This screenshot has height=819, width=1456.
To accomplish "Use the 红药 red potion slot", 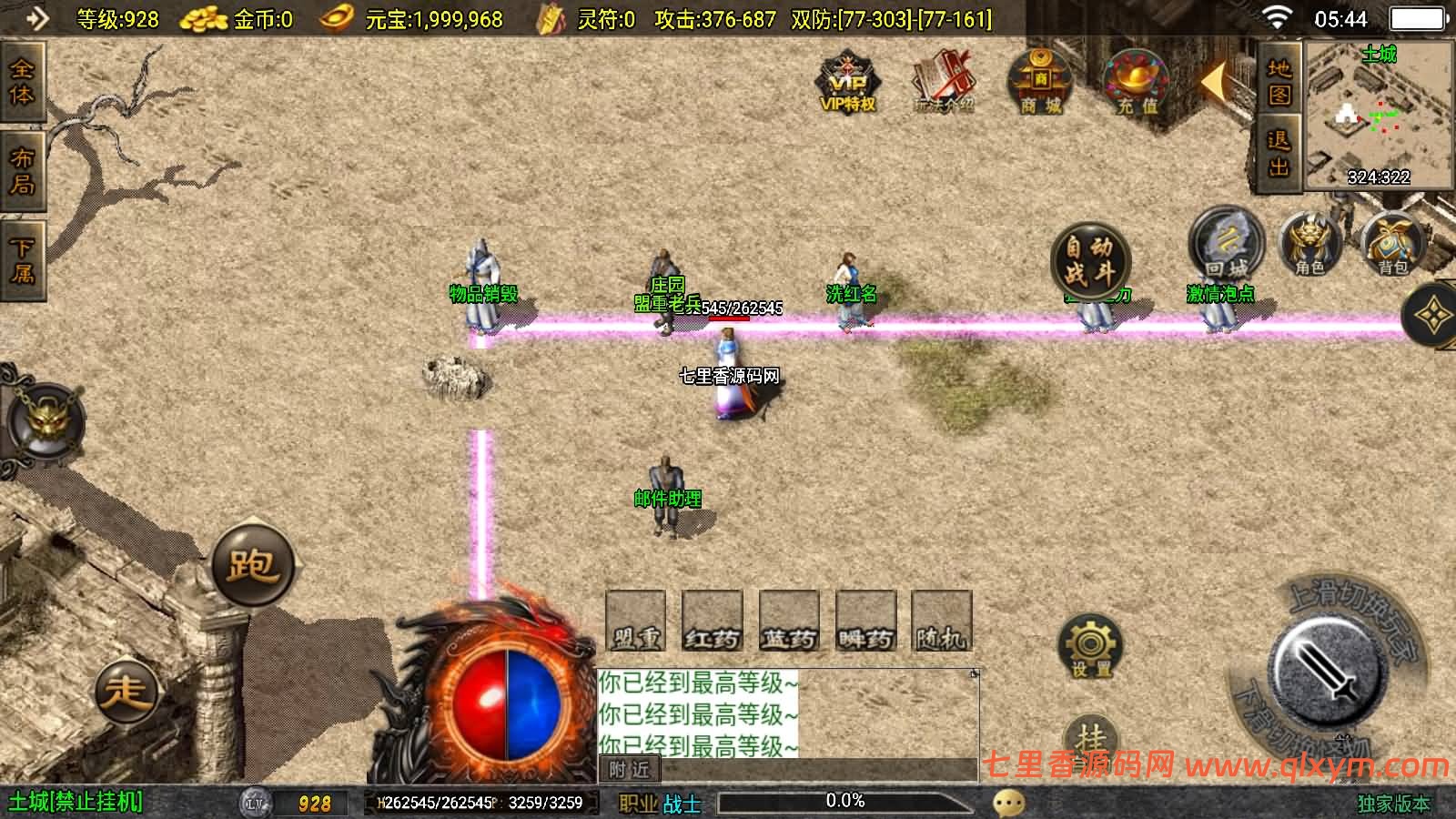I will pos(713,622).
